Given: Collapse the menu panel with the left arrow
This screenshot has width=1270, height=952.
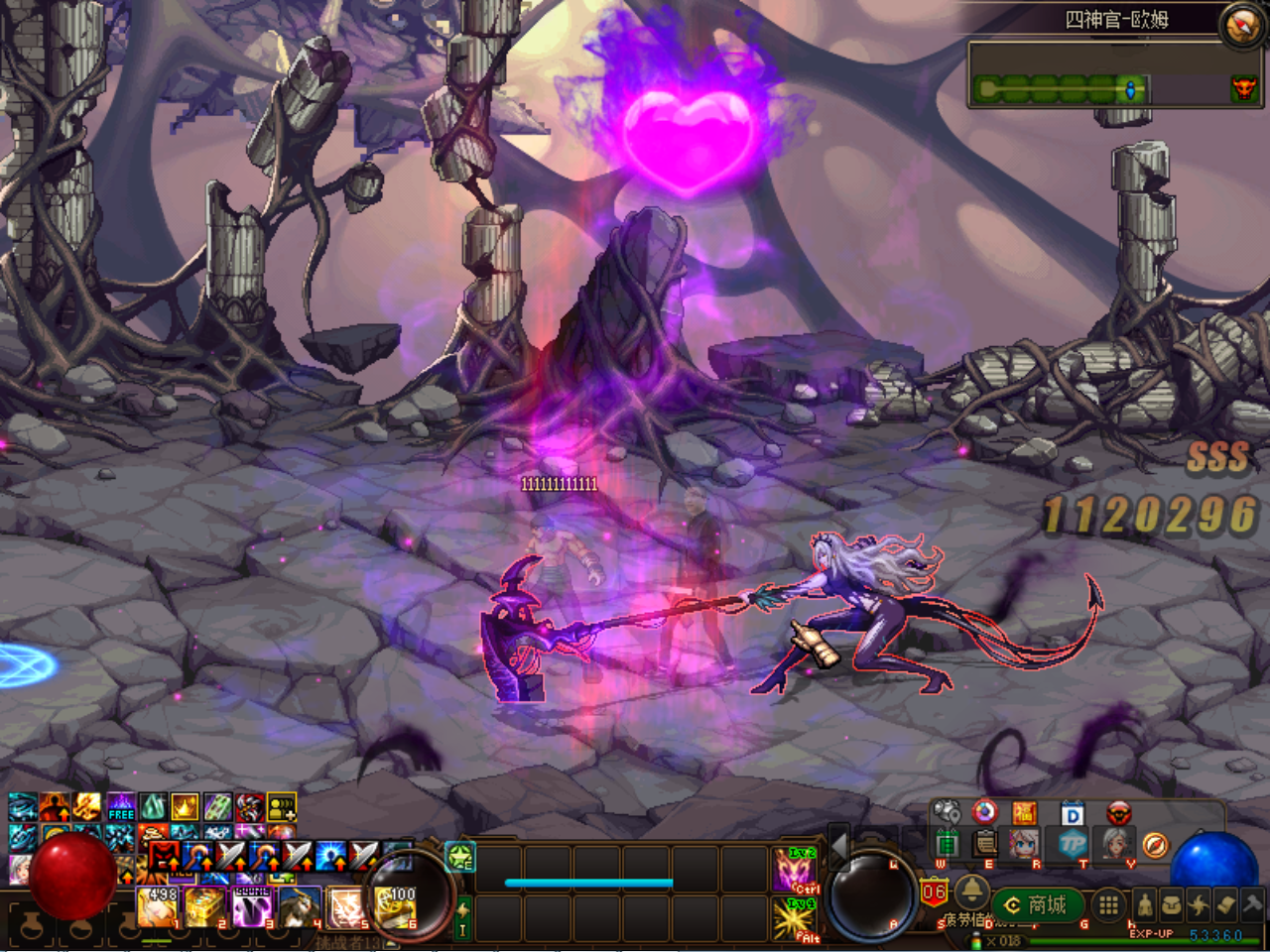Looking at the screenshot, I should tap(838, 846).
